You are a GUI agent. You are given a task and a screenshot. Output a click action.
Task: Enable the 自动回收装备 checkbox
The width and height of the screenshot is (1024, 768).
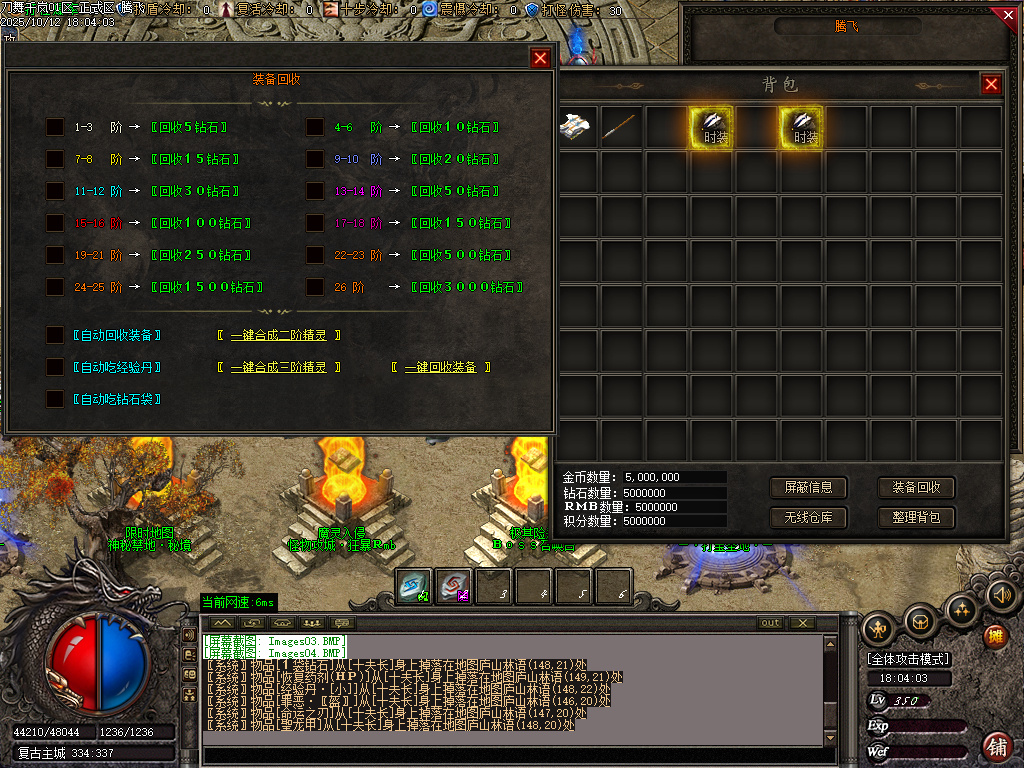[x=55, y=335]
